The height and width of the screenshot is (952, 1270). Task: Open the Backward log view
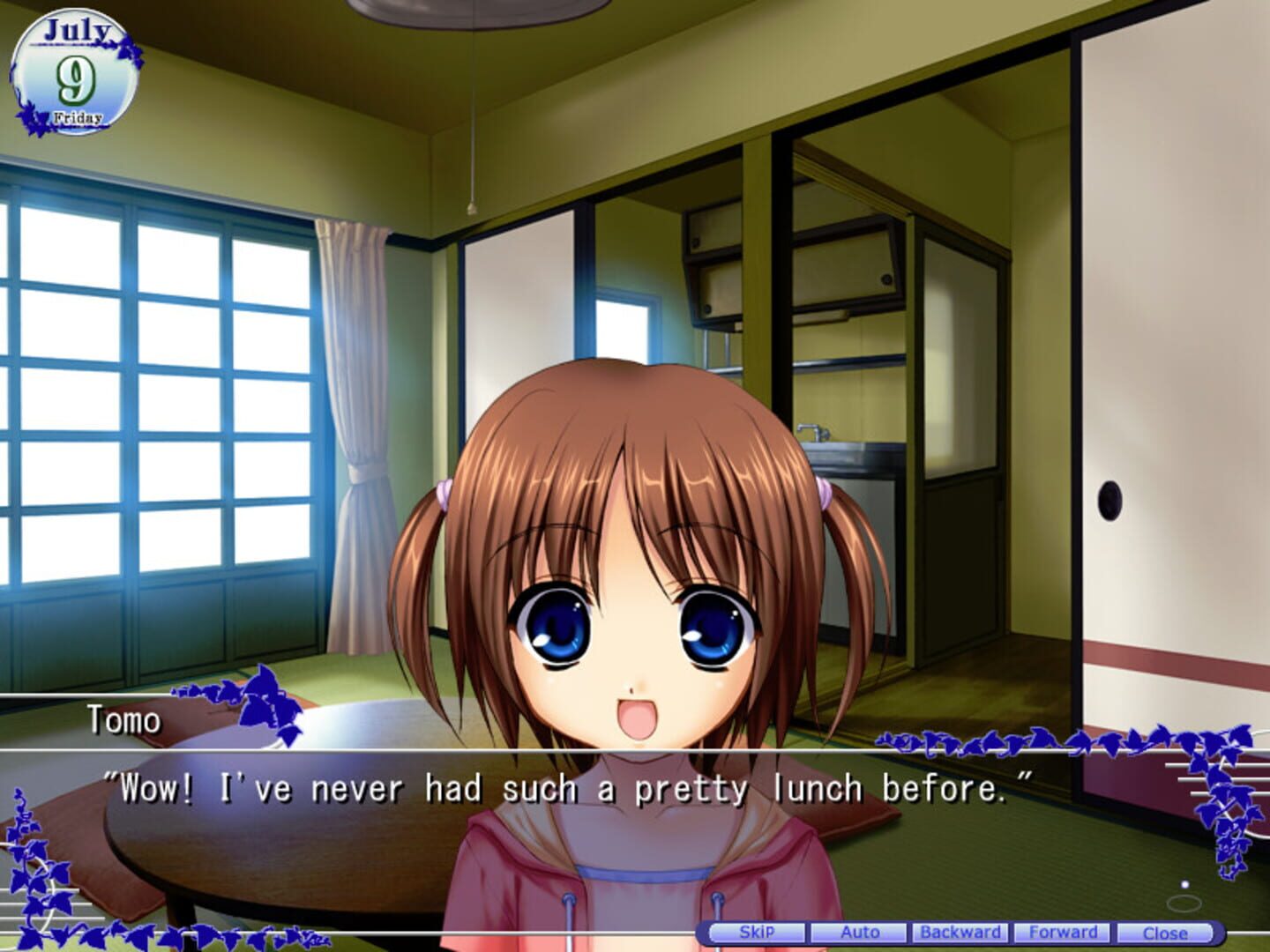point(960,931)
